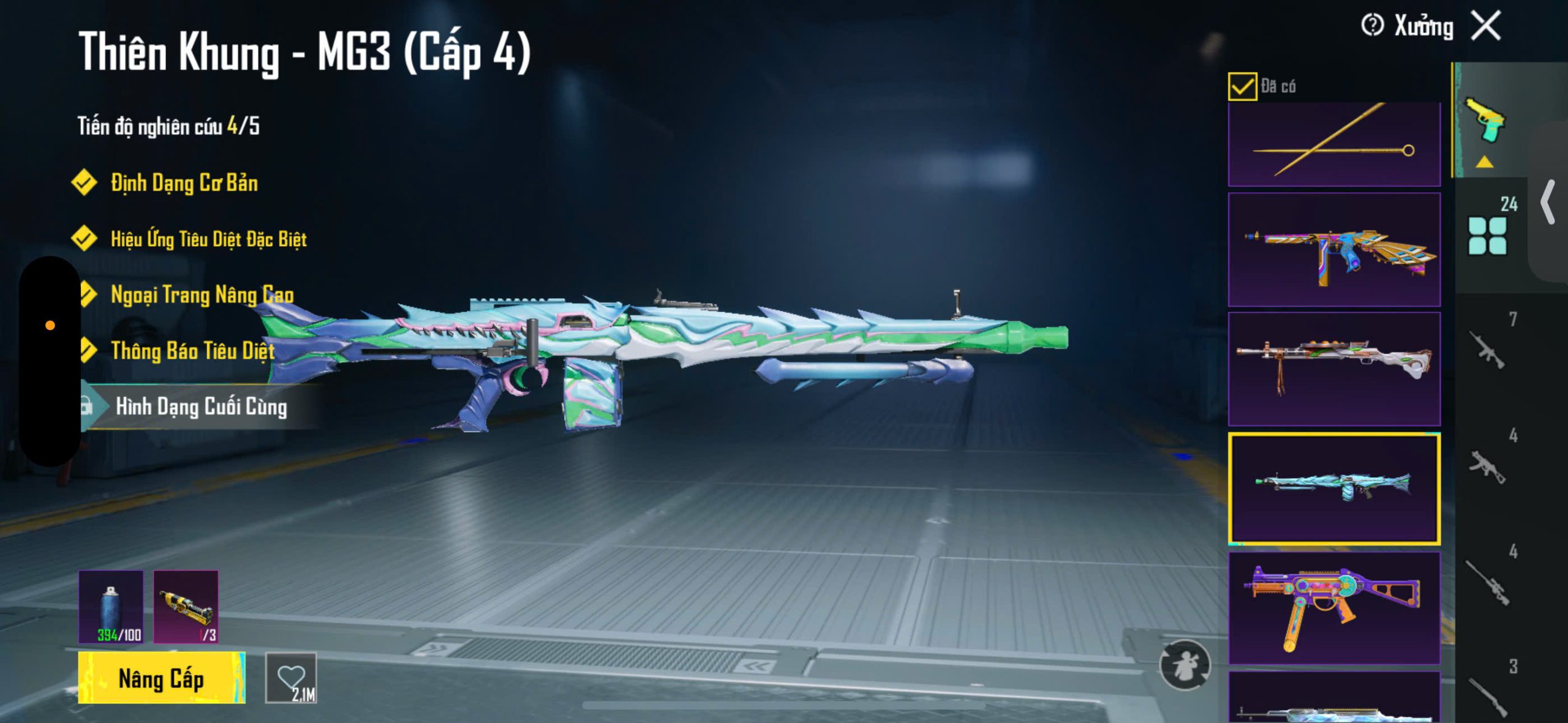Like the skin via heart button
The image size is (1568, 723).
[291, 678]
